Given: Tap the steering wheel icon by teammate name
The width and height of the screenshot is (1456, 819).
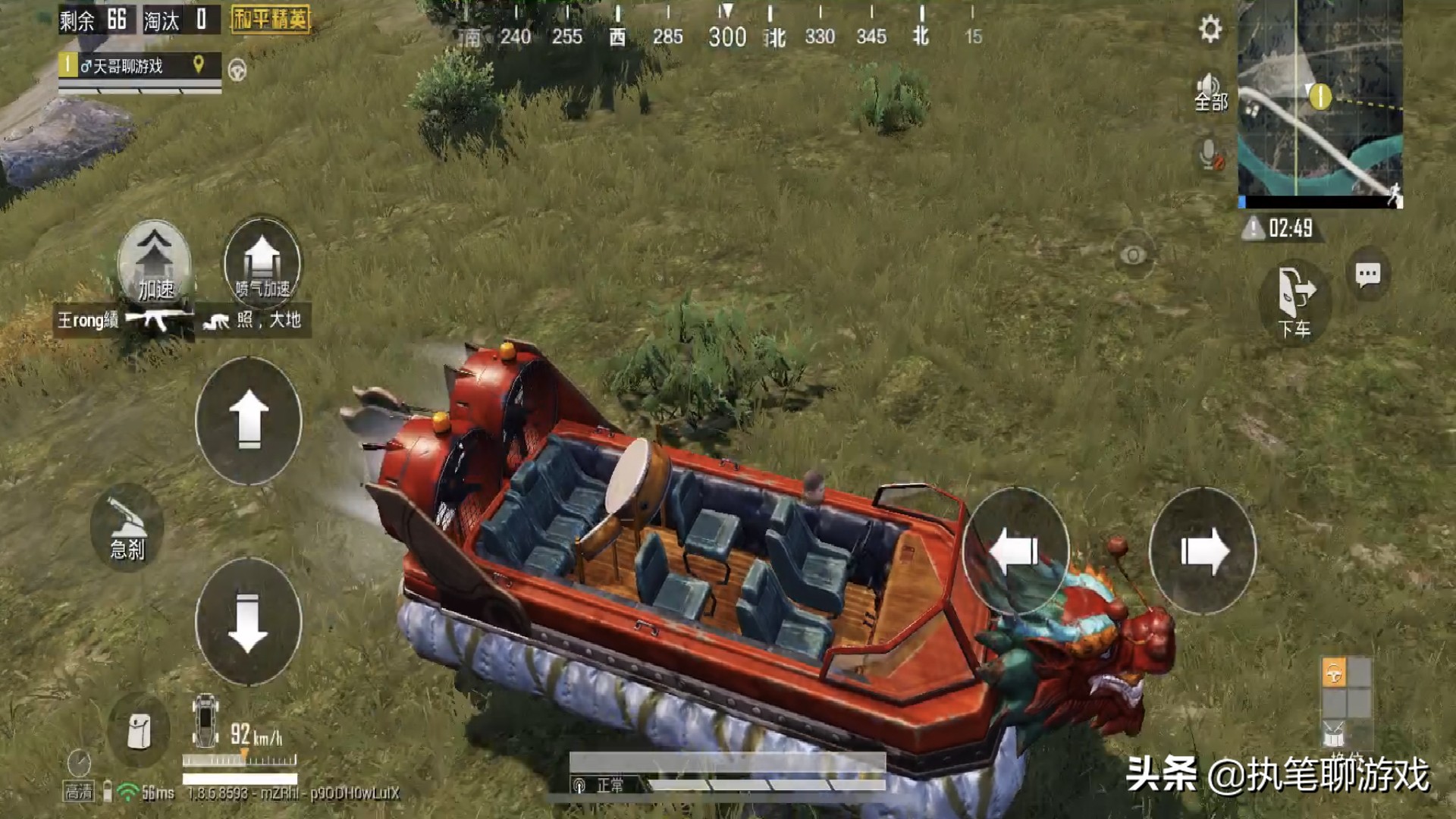Looking at the screenshot, I should pyautogui.click(x=237, y=71).
